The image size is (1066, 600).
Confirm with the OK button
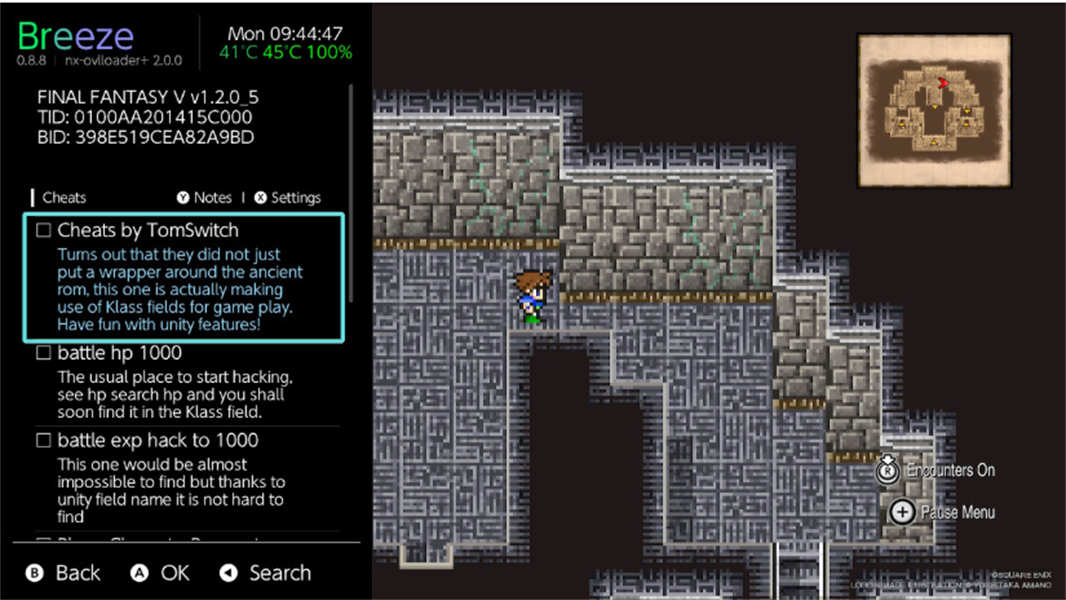coord(161,573)
